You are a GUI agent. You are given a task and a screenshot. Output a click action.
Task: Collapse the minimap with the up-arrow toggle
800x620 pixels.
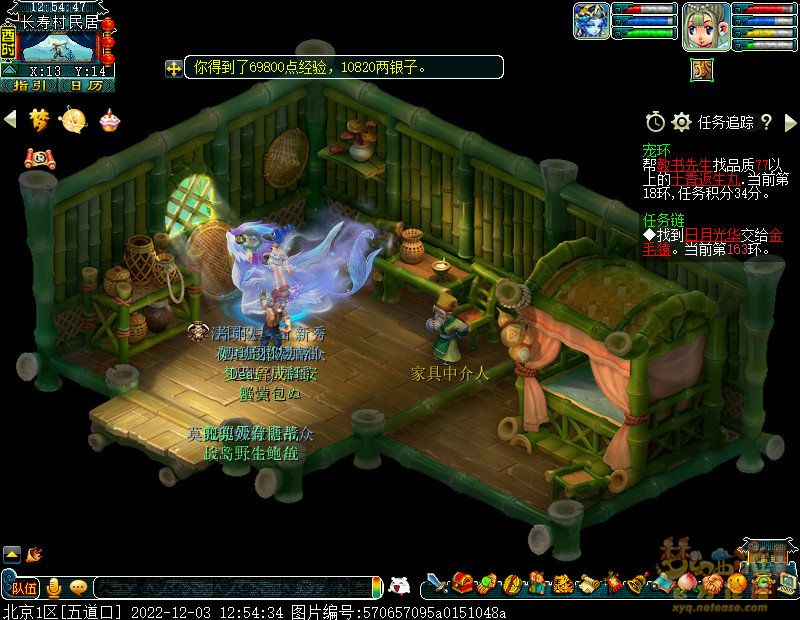9,70
